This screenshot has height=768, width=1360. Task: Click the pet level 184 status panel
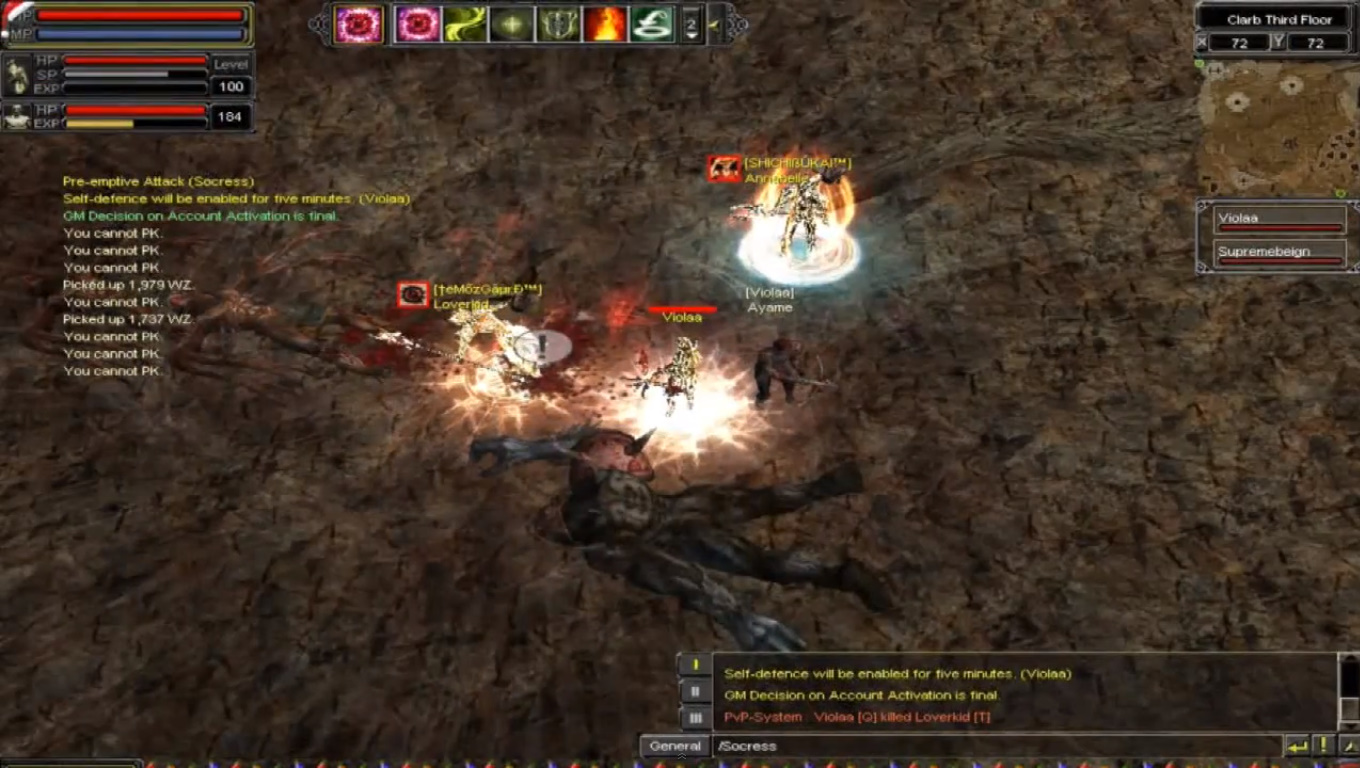(x=127, y=117)
